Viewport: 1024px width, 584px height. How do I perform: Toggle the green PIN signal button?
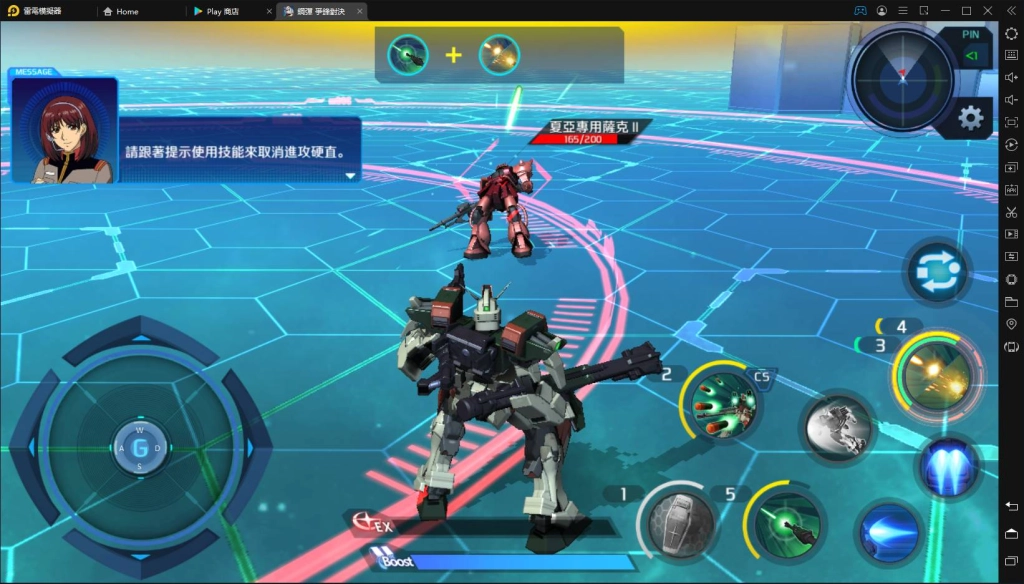(970, 57)
